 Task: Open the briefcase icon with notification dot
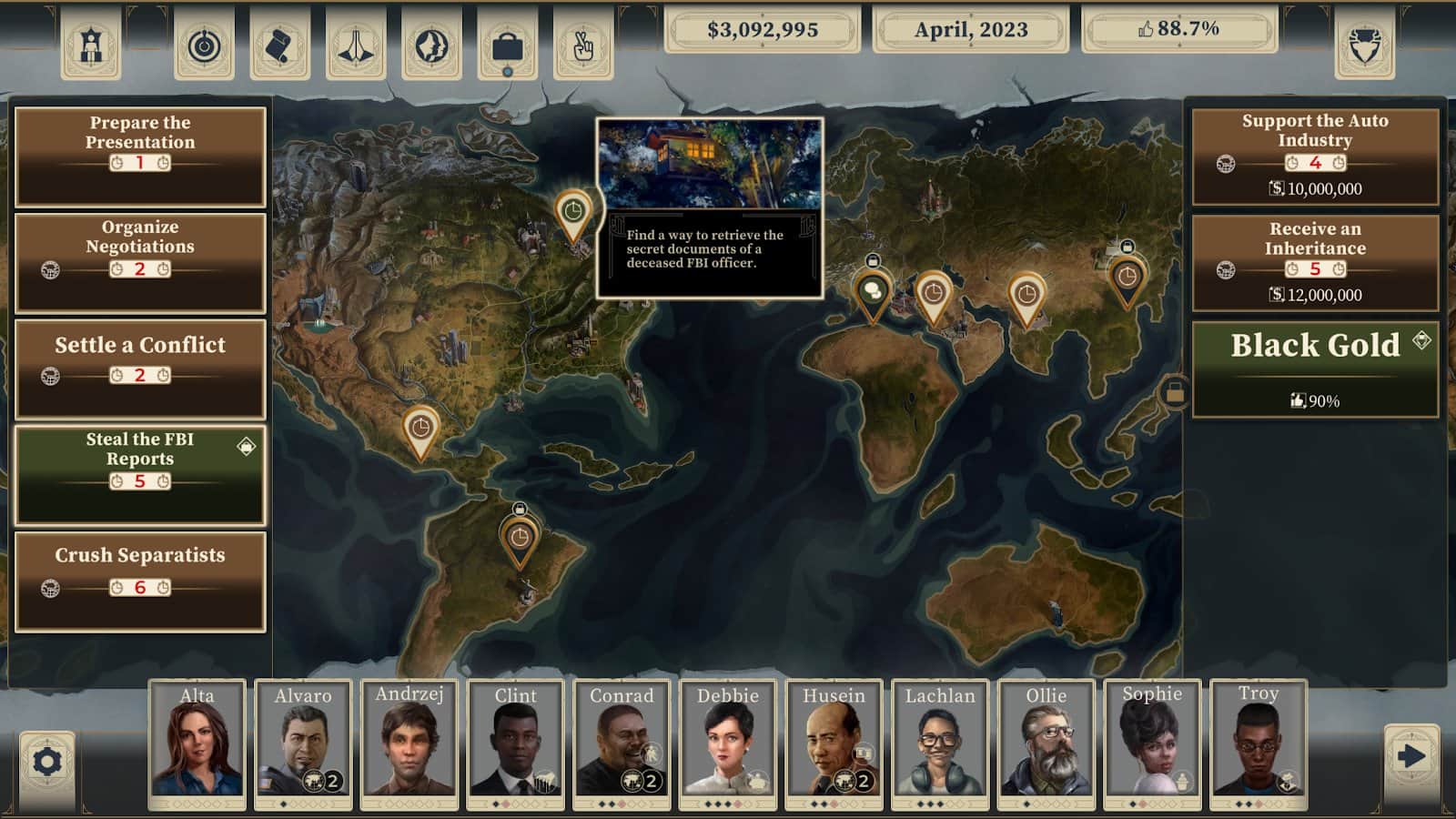click(x=507, y=45)
